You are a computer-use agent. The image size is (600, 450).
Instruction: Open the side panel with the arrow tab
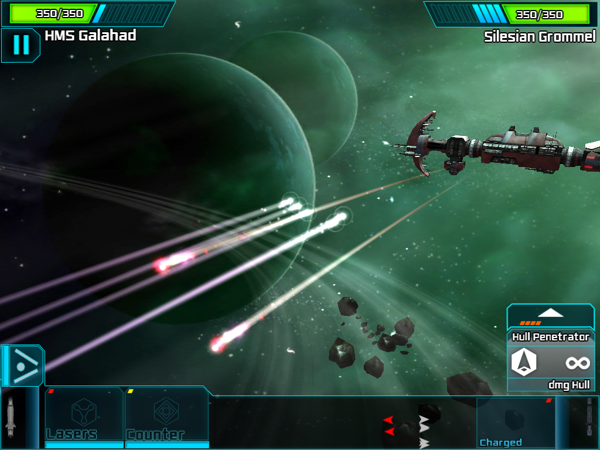tap(20, 365)
